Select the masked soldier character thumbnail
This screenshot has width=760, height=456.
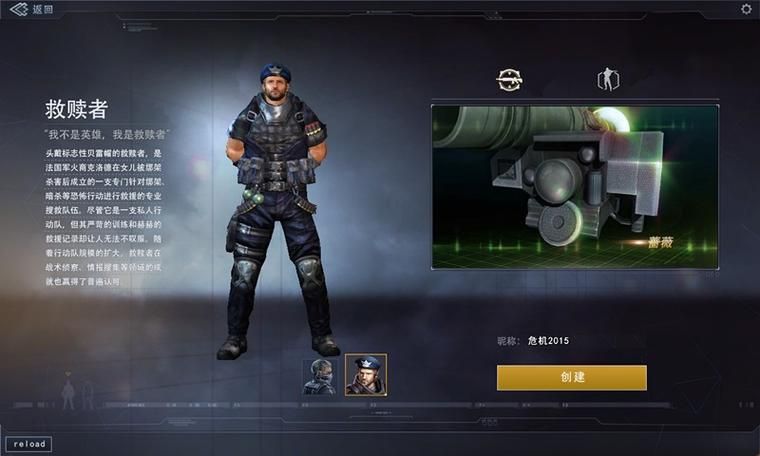(320, 376)
